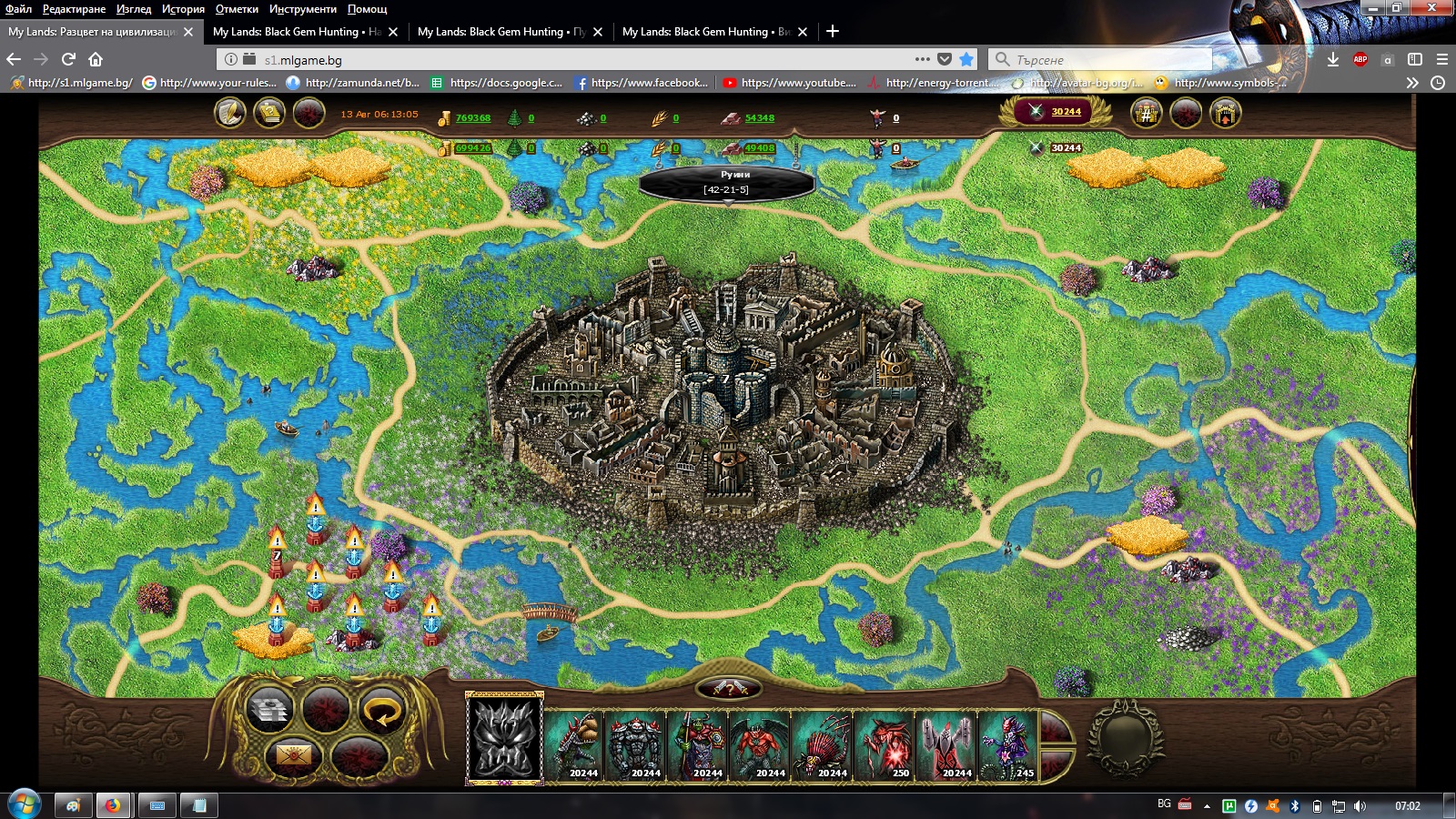Image resolution: width=1456 pixels, height=819 pixels.
Task: Open the army strength 30244 badge
Action: click(x=1056, y=112)
